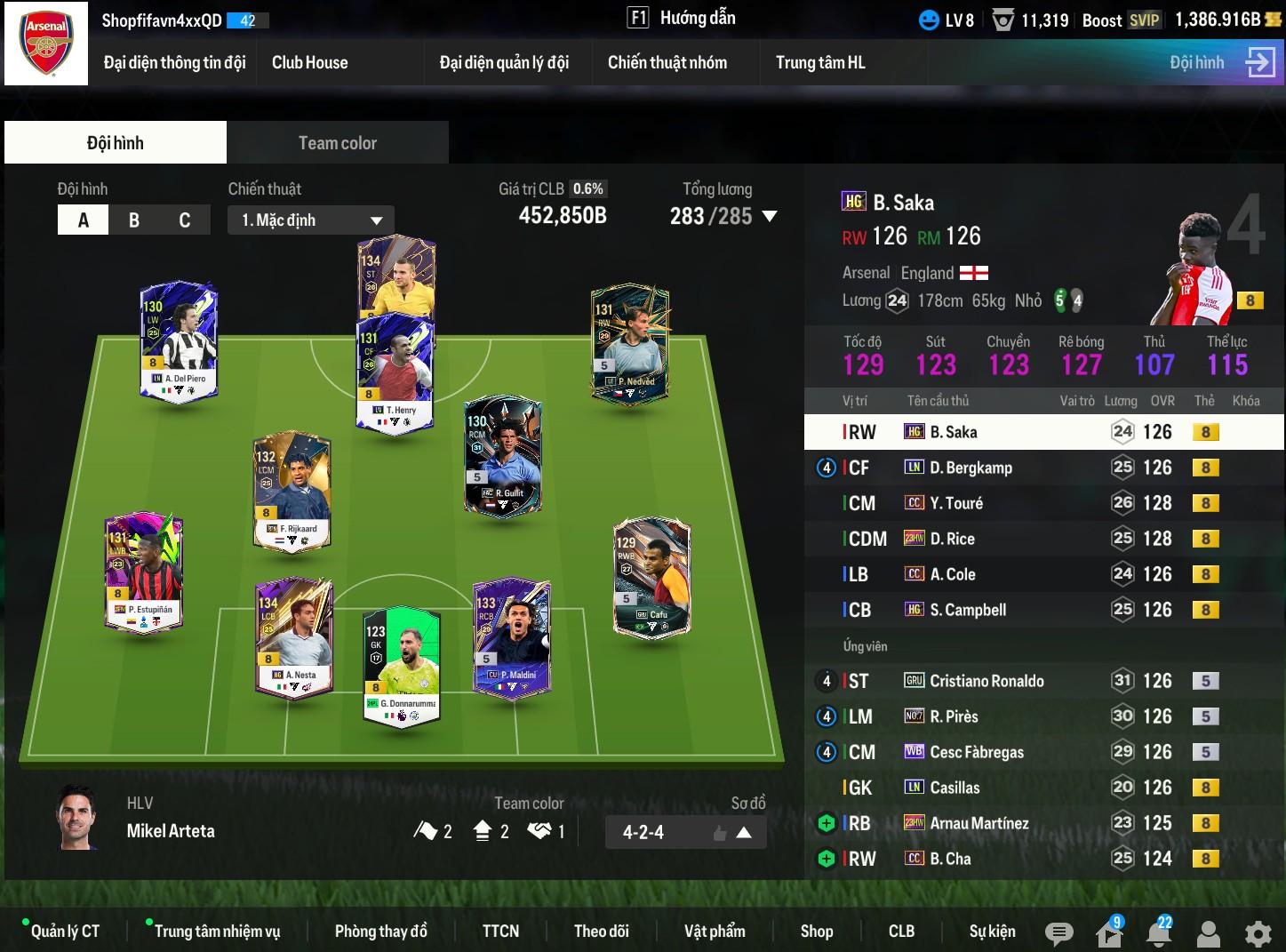Viewport: 1286px width, 952px height.
Task: Select D. Bergkamp in the substitutes list
Action: (970, 468)
